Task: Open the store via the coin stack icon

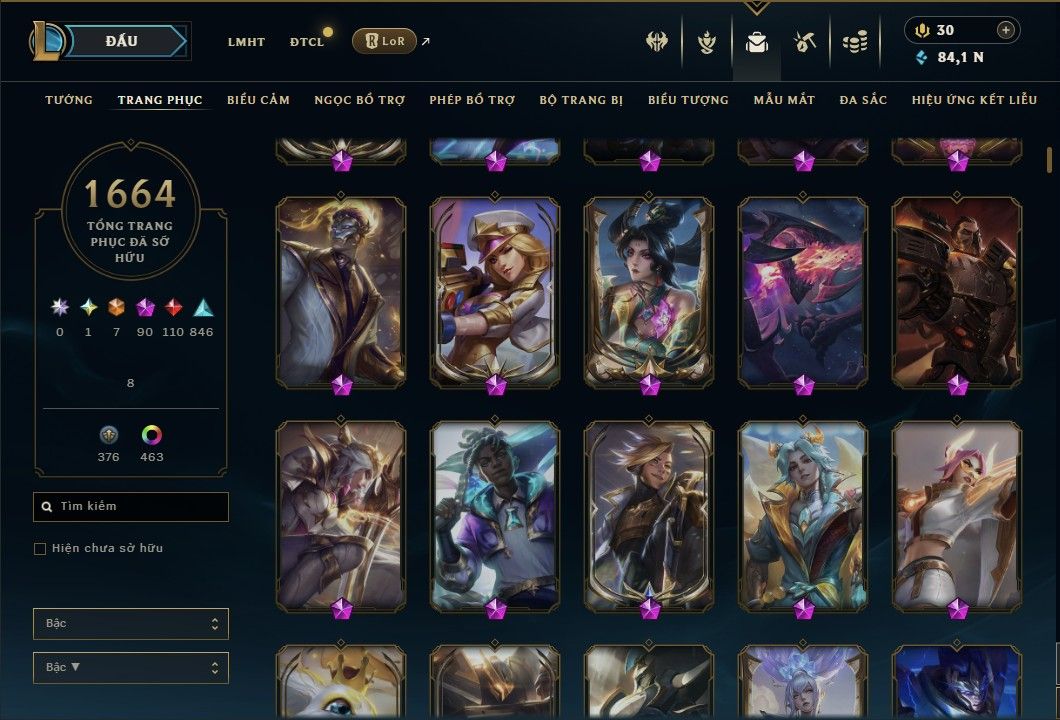Action: (x=854, y=42)
